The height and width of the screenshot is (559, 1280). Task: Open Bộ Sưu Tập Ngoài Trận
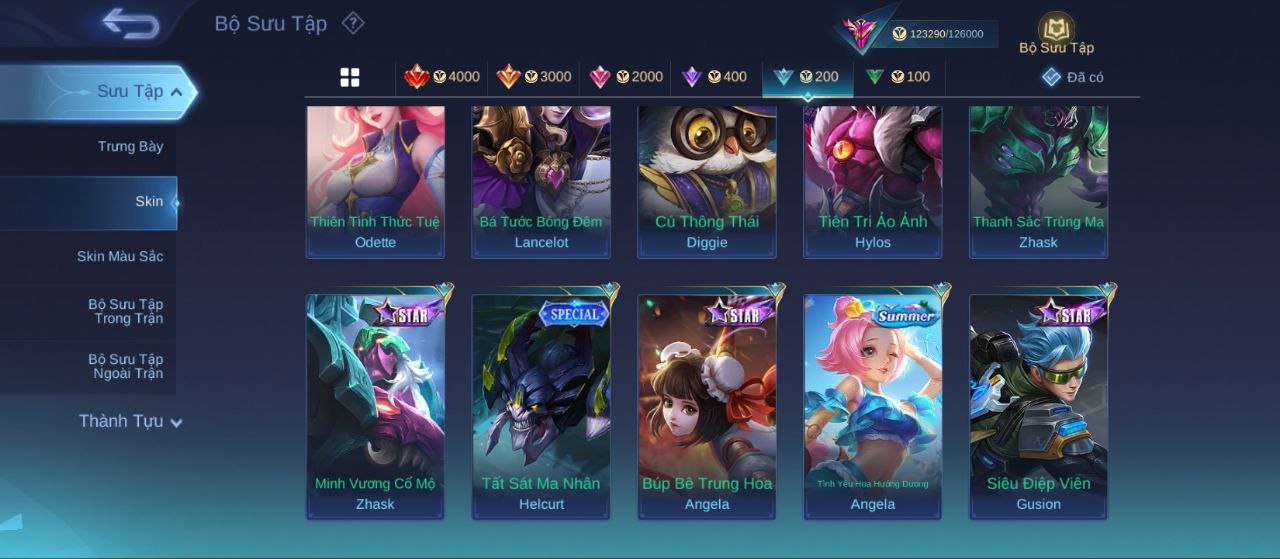(125, 366)
